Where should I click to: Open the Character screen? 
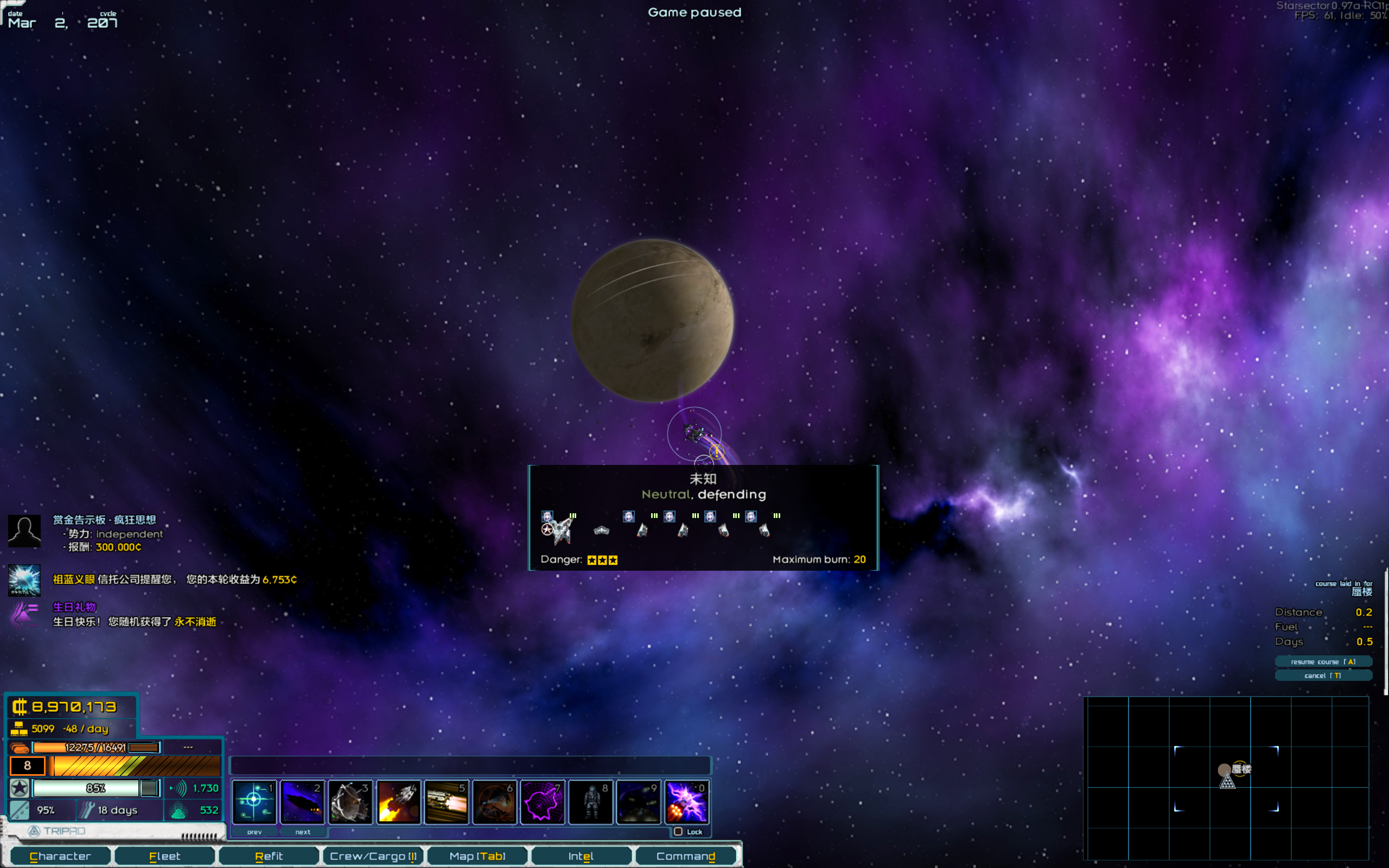pos(60,856)
